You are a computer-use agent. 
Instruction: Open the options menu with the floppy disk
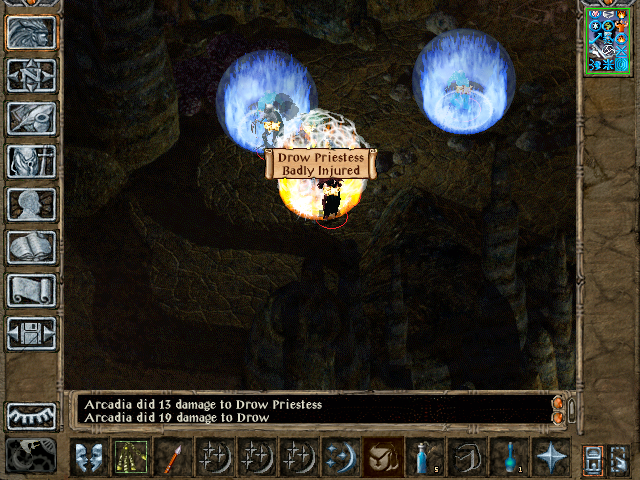(x=31, y=333)
